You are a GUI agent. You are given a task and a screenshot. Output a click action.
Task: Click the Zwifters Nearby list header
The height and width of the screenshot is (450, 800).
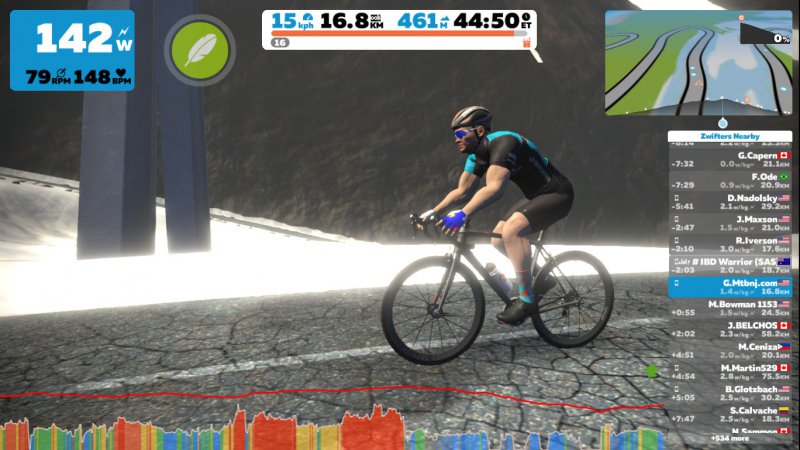pyautogui.click(x=730, y=136)
